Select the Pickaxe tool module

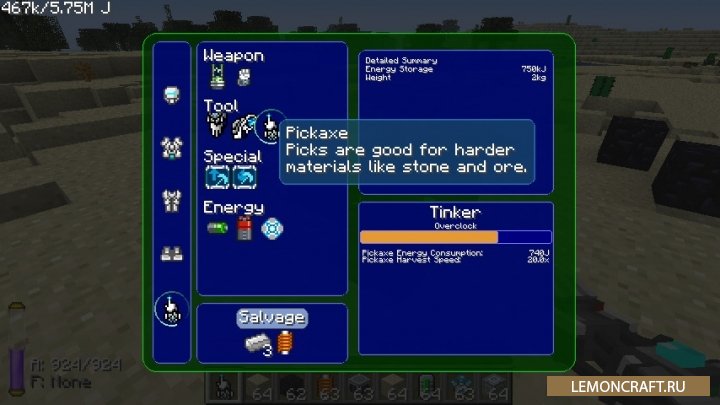[x=270, y=126]
